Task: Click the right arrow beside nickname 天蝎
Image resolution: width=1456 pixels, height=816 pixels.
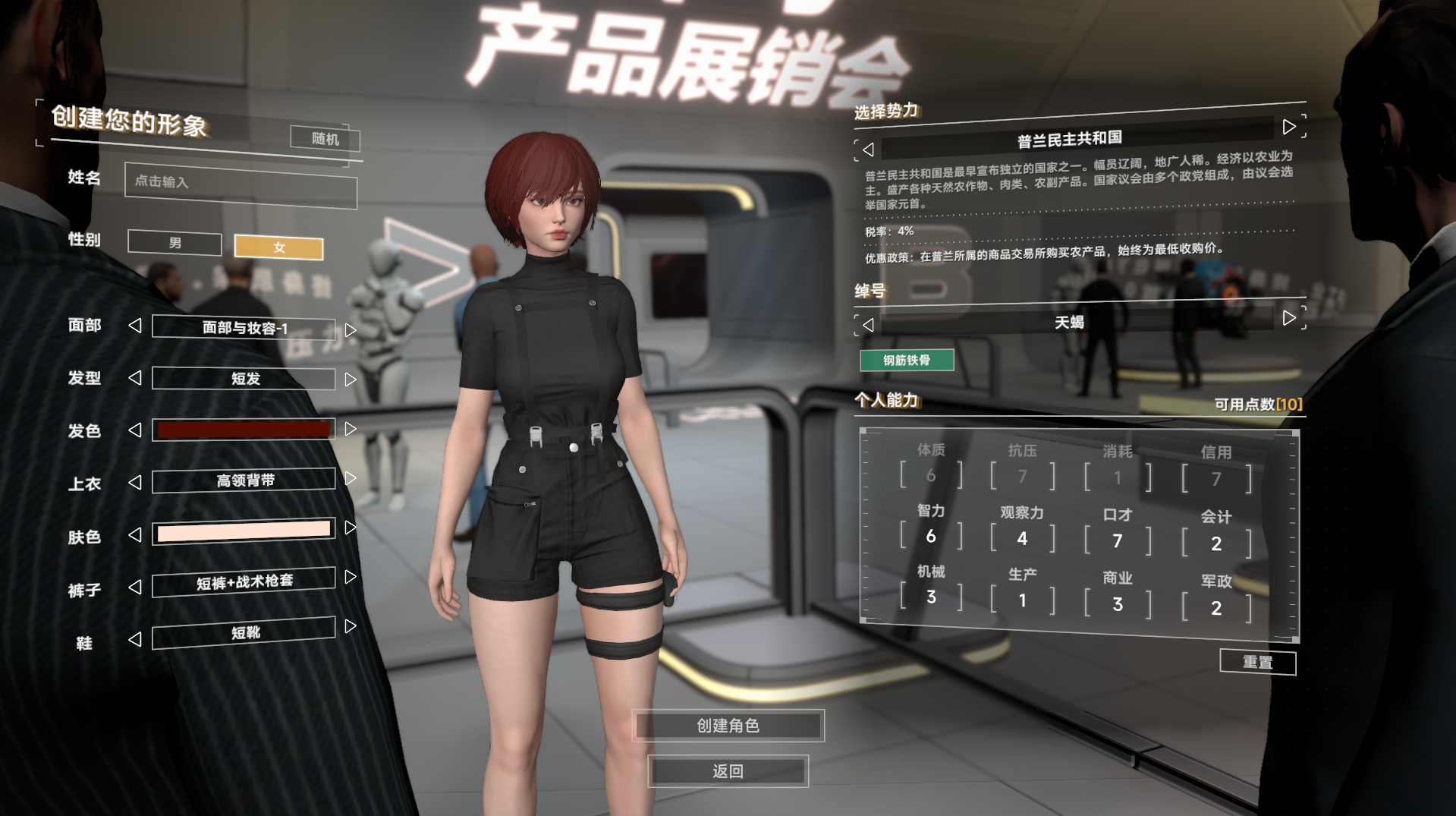Action: (x=1289, y=318)
